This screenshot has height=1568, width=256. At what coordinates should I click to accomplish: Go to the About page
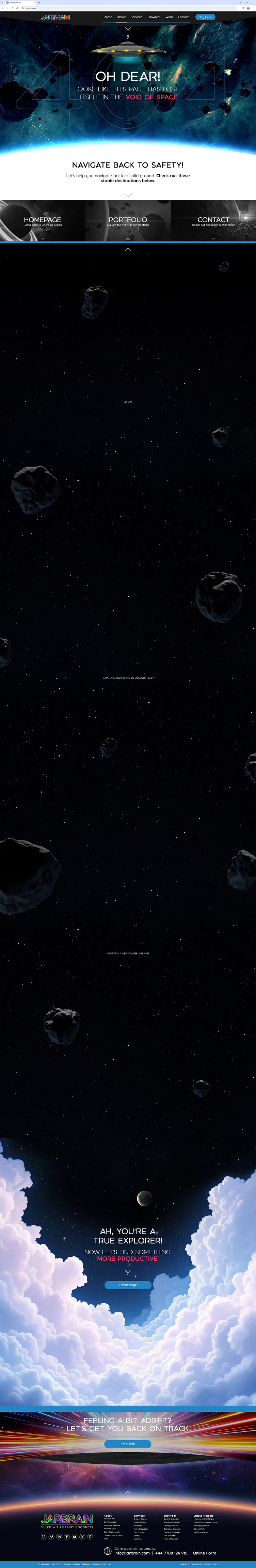tap(121, 17)
